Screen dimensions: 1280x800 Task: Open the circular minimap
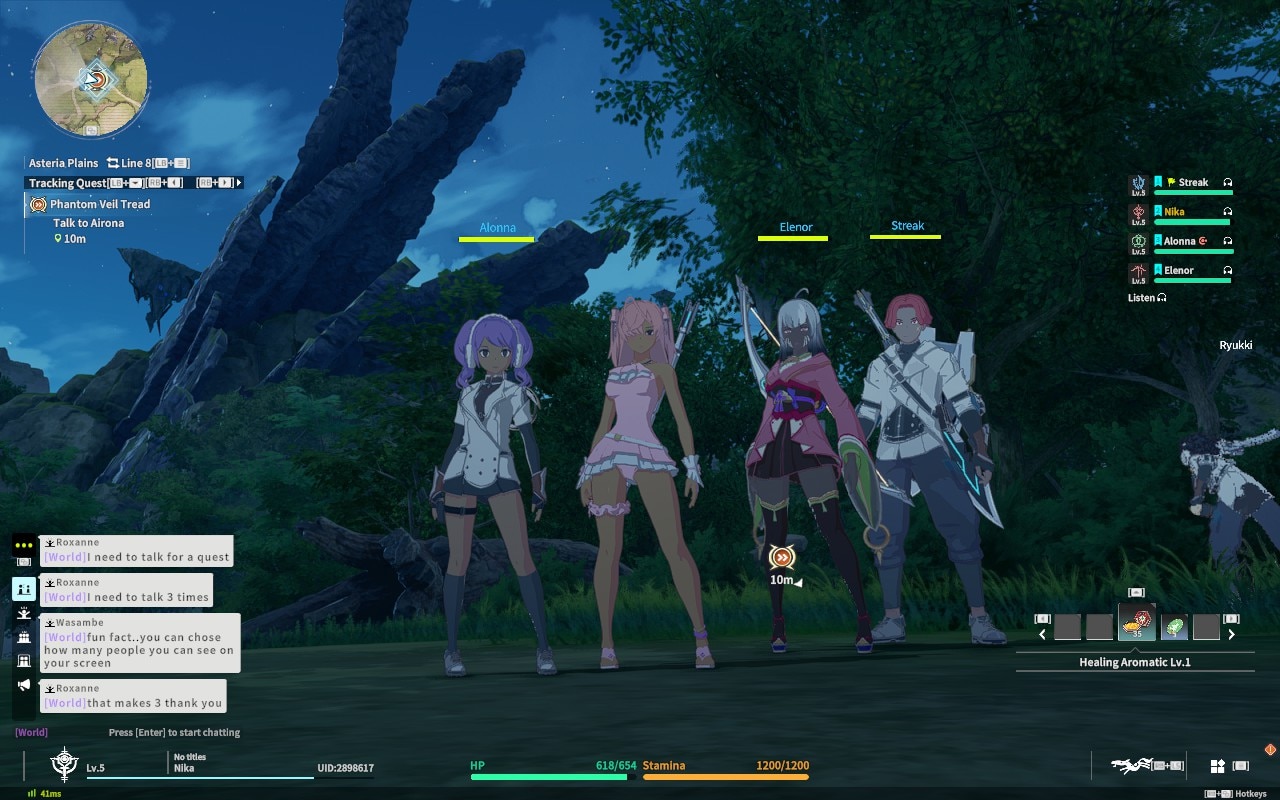[x=91, y=81]
